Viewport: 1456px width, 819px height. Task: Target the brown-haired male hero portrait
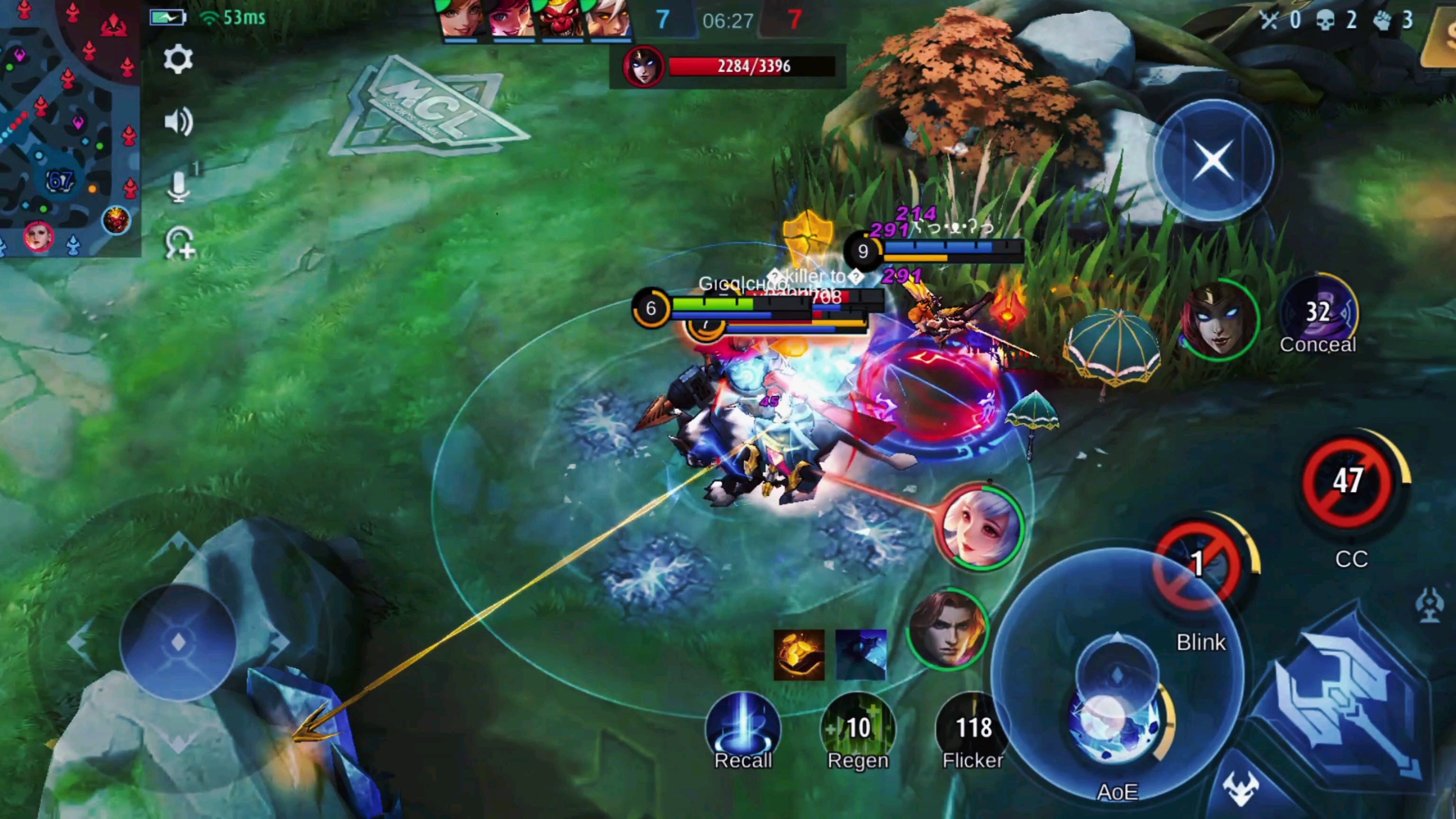pyautogui.click(x=947, y=628)
